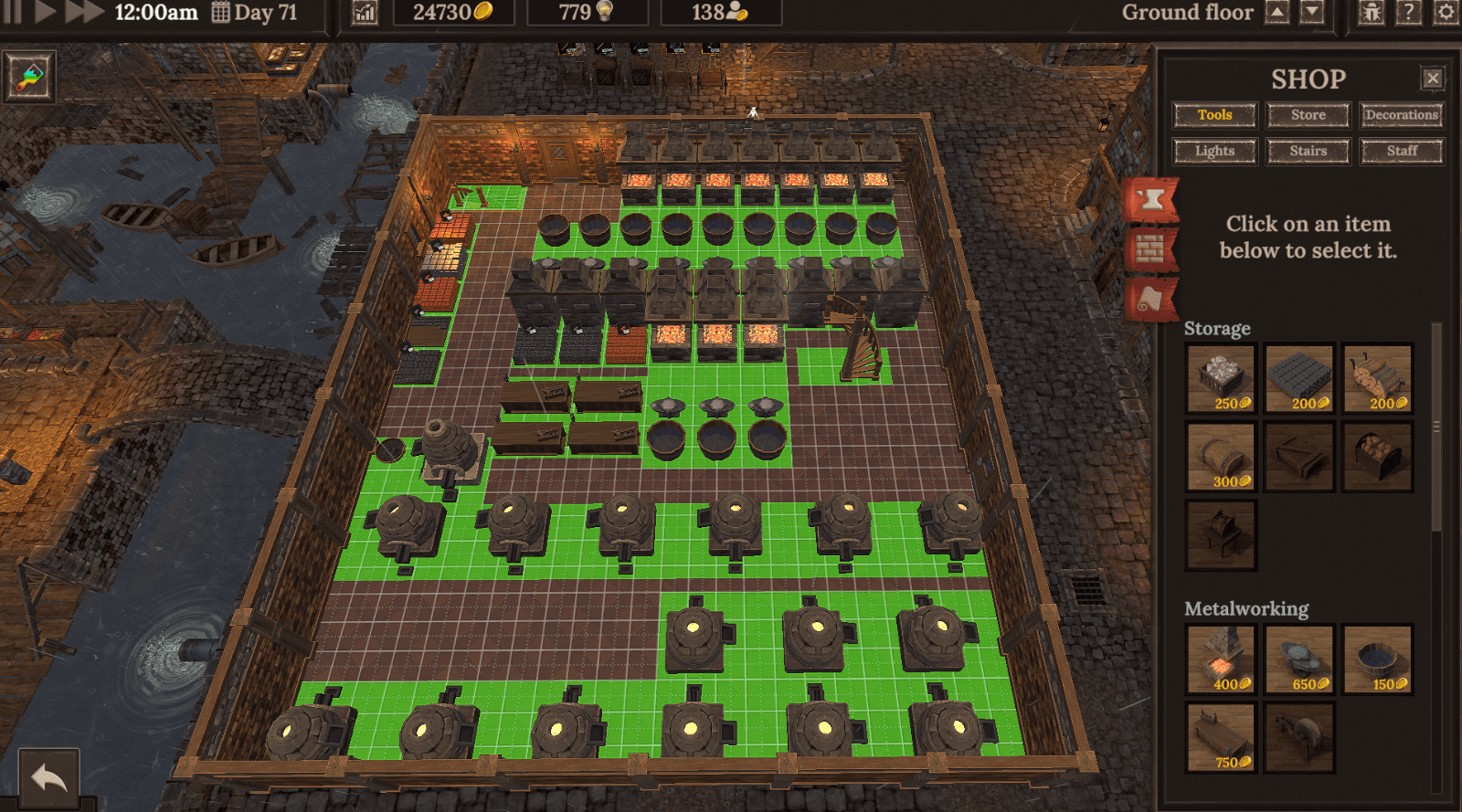Viewport: 1462px width, 812px height.
Task: Open the bug report tool
Action: (1370, 13)
